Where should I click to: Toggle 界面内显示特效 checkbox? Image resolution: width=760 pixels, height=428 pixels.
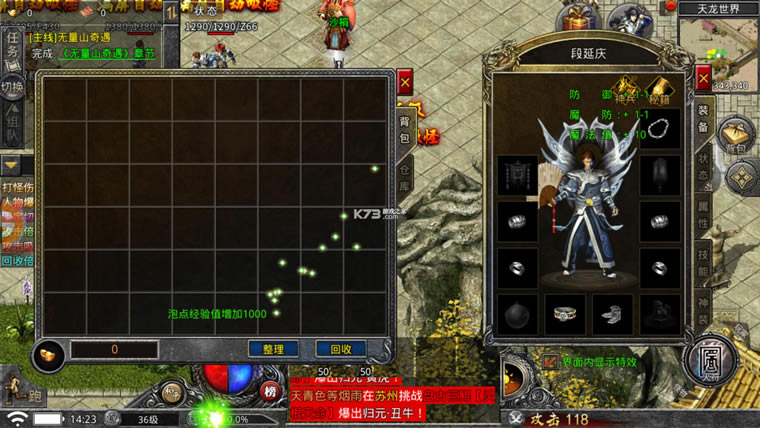[x=551, y=361]
